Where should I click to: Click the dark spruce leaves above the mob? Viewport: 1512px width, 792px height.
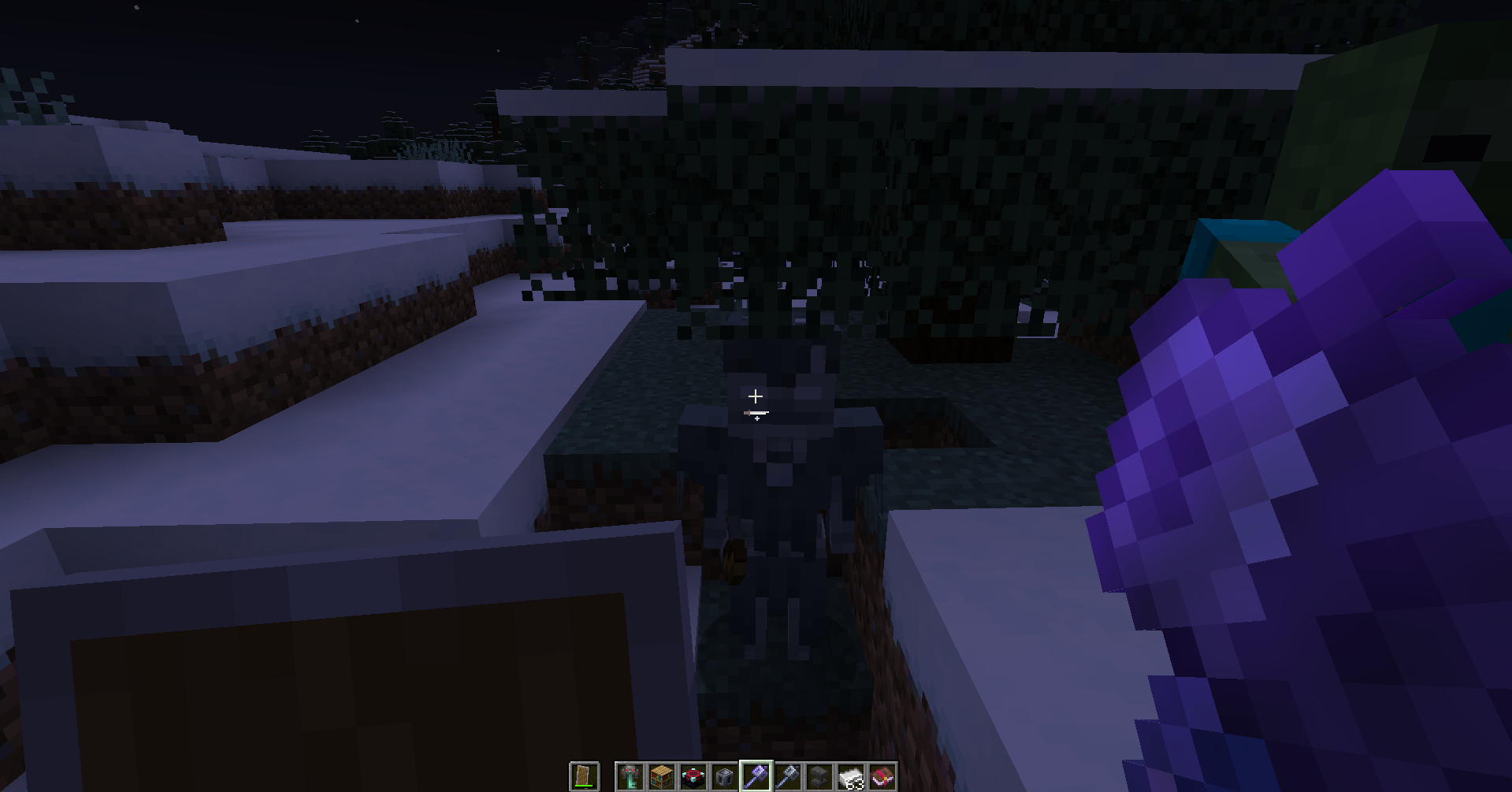point(788,197)
